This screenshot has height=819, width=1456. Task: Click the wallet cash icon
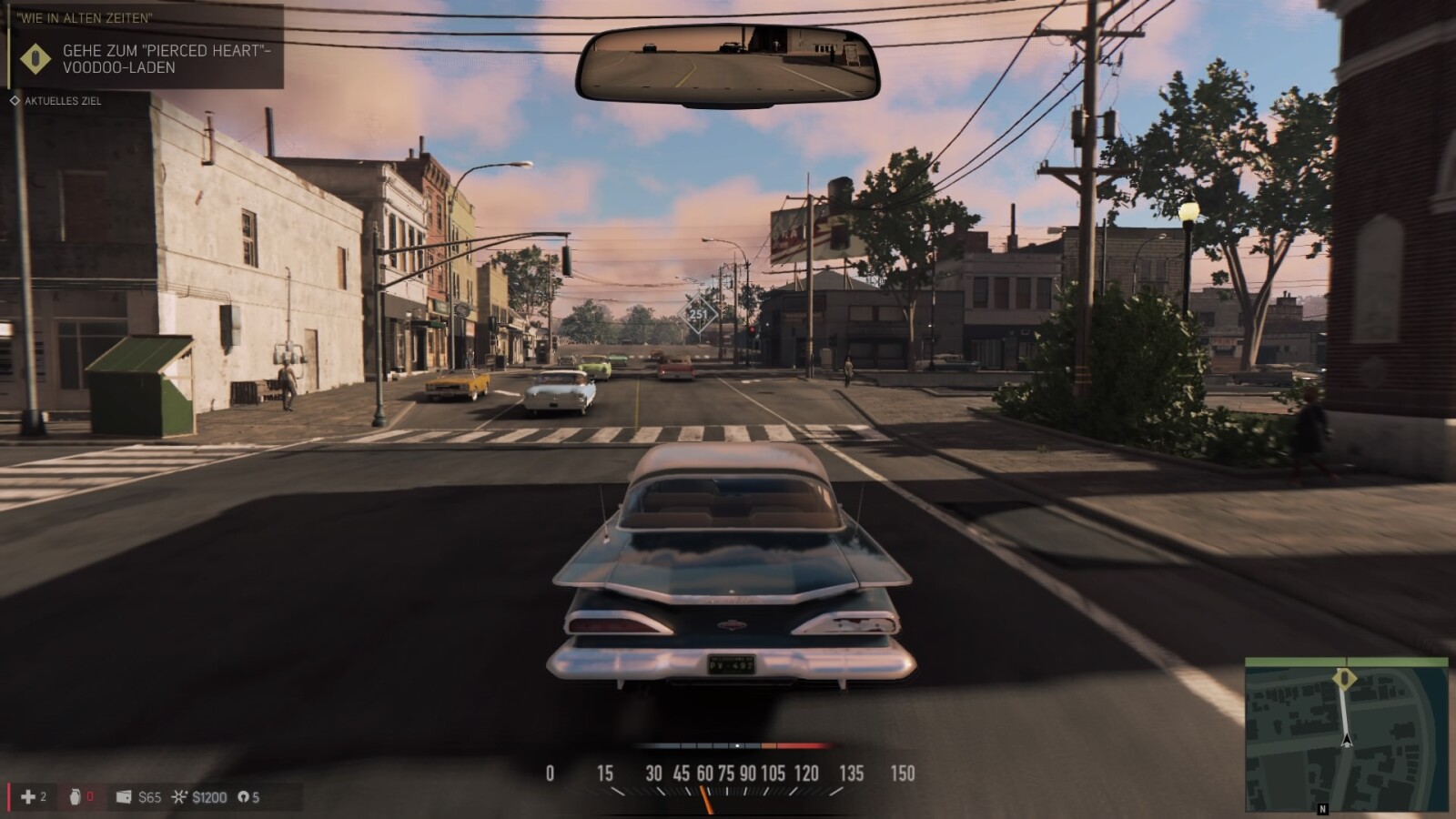click(124, 797)
